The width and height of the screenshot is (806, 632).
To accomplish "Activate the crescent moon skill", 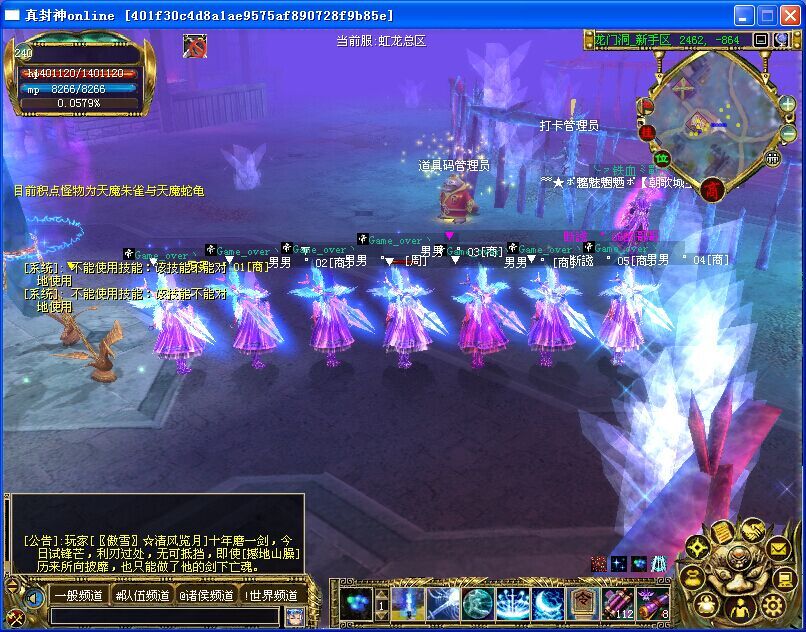I will click(547, 603).
